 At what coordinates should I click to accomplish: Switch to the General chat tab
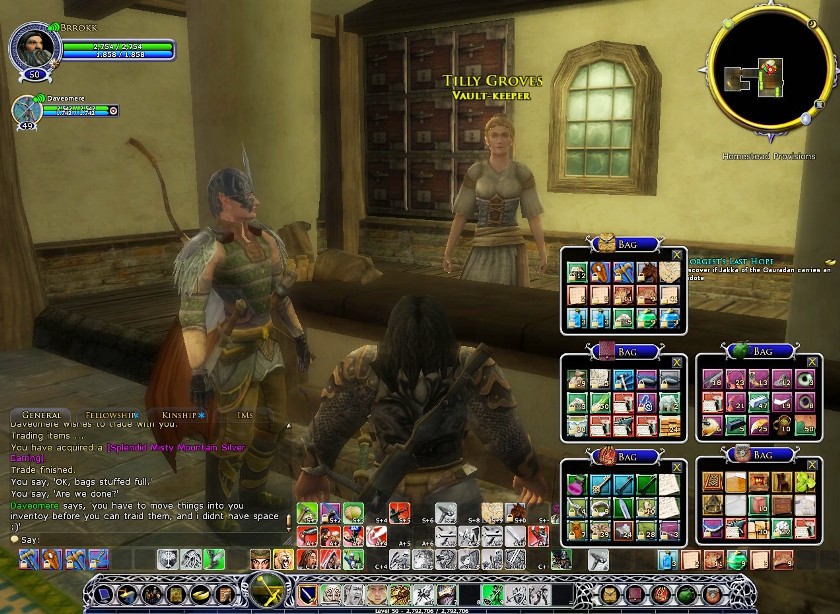coord(41,414)
